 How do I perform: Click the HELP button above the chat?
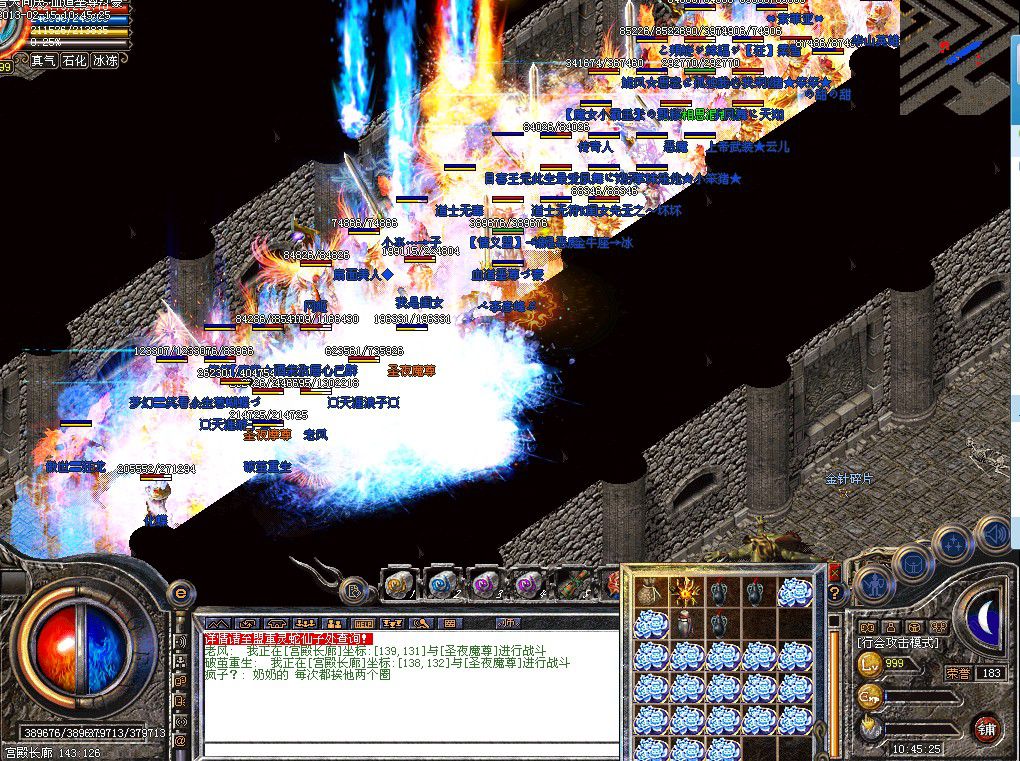click(x=364, y=623)
